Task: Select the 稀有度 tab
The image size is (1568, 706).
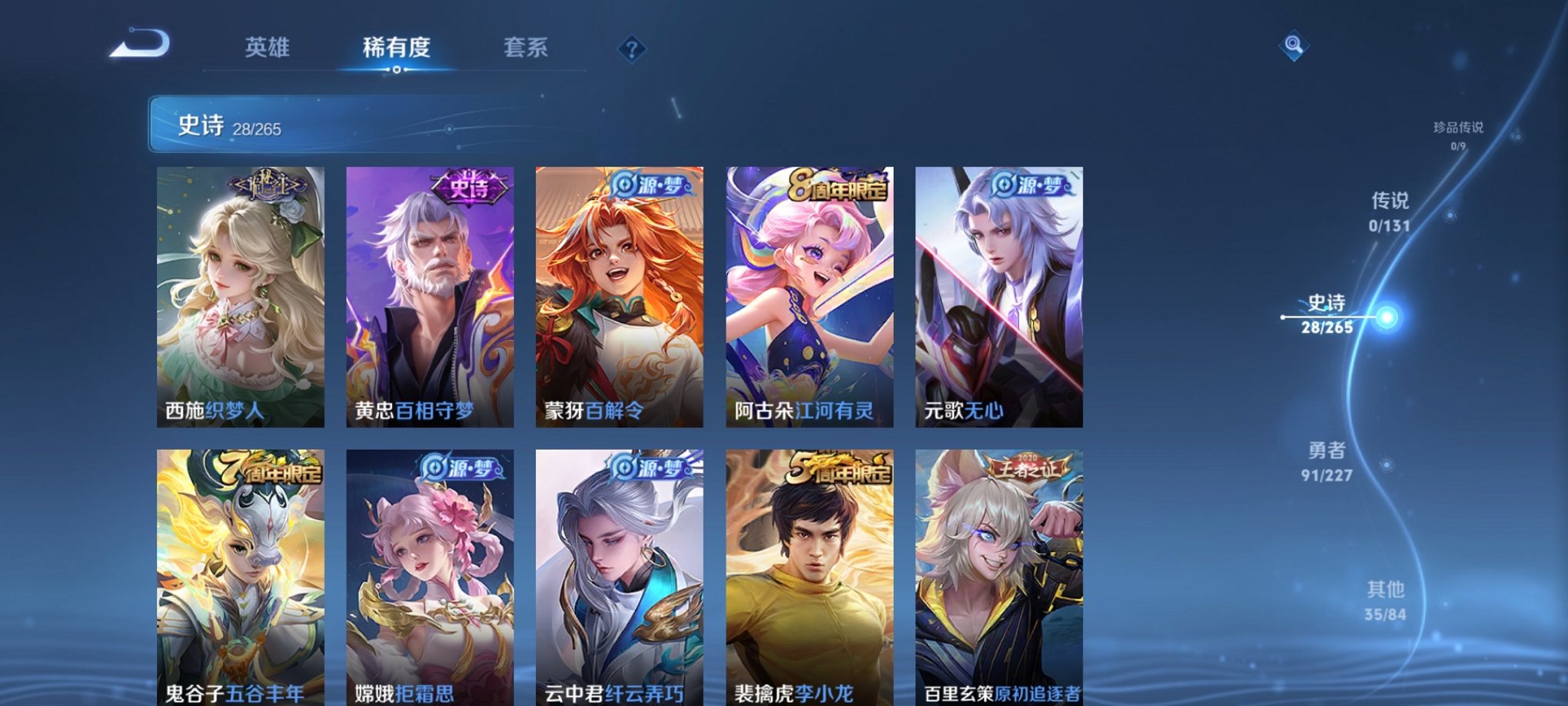Action: click(396, 48)
